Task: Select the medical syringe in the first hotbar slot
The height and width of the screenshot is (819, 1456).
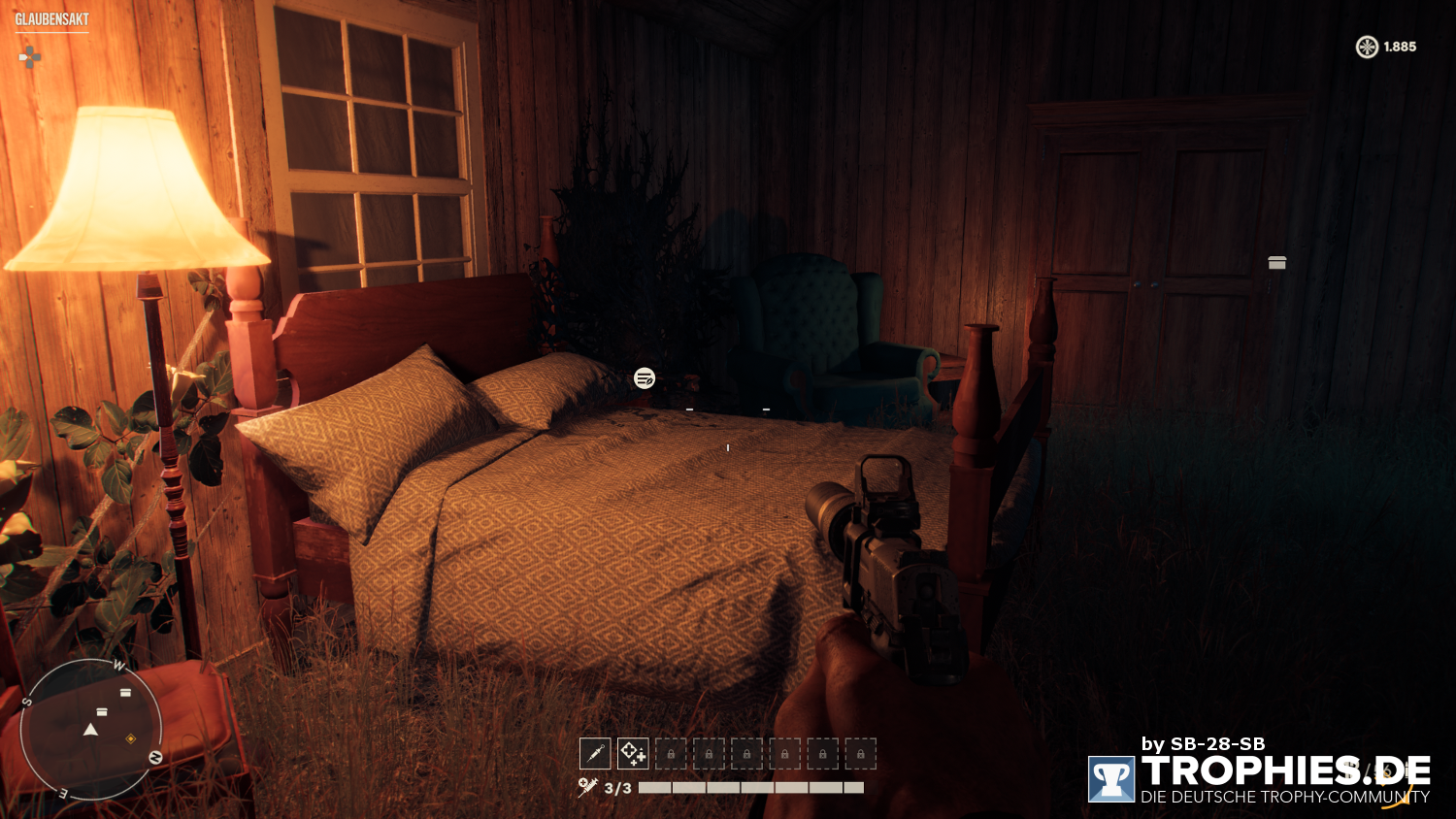Action: tap(595, 753)
